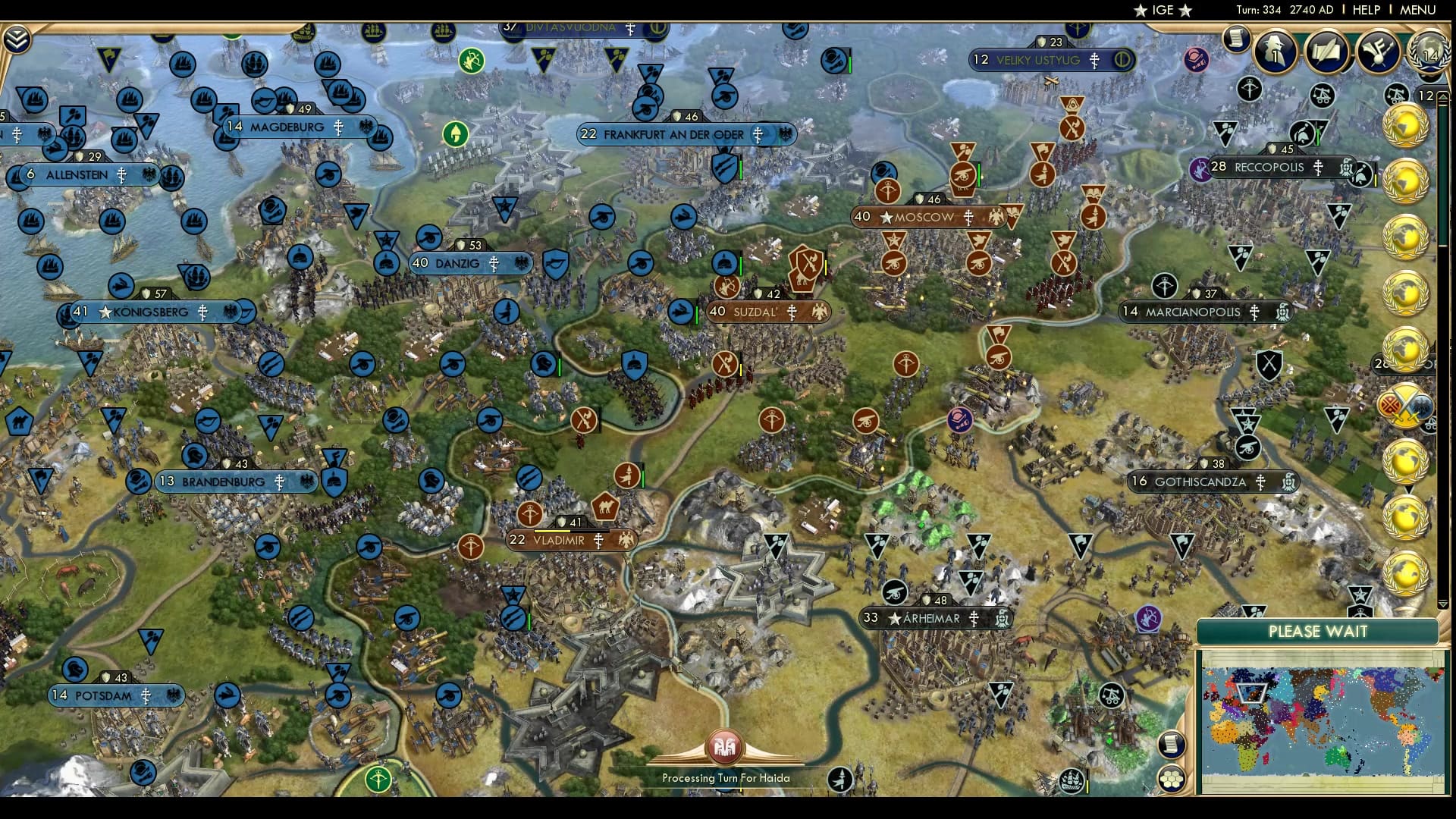Open the Great Works quill-and-scroll icon
The width and height of the screenshot is (1456, 819).
(1328, 53)
